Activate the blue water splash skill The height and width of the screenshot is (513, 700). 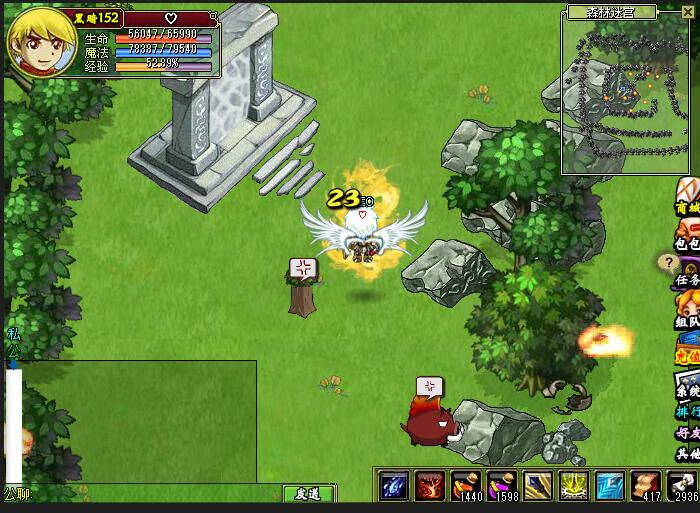(x=395, y=485)
